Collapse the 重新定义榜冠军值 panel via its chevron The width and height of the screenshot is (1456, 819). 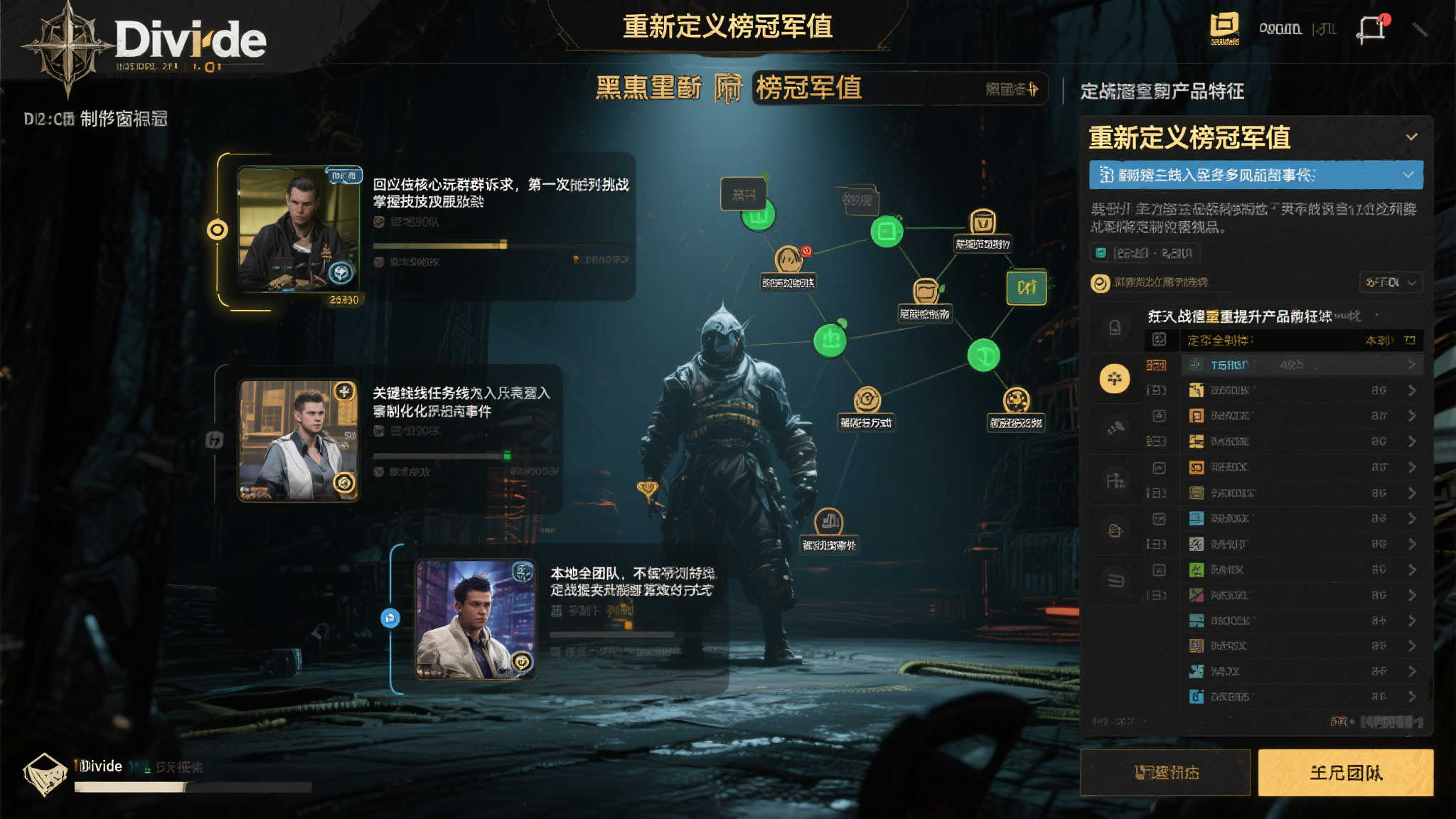coord(1411,136)
